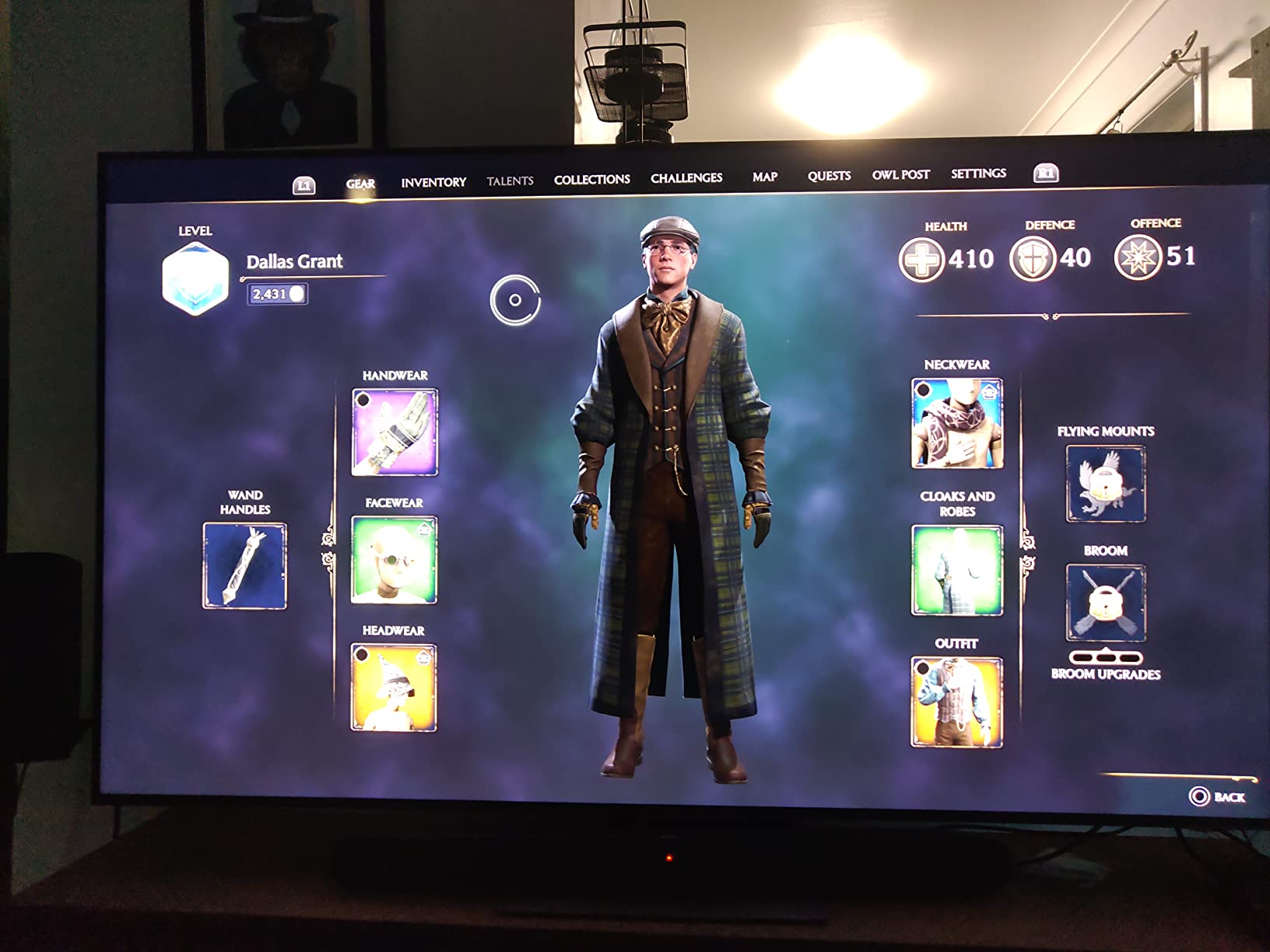The image size is (1270, 952).
Task: Select the Outfit gear slot
Action: (956, 702)
